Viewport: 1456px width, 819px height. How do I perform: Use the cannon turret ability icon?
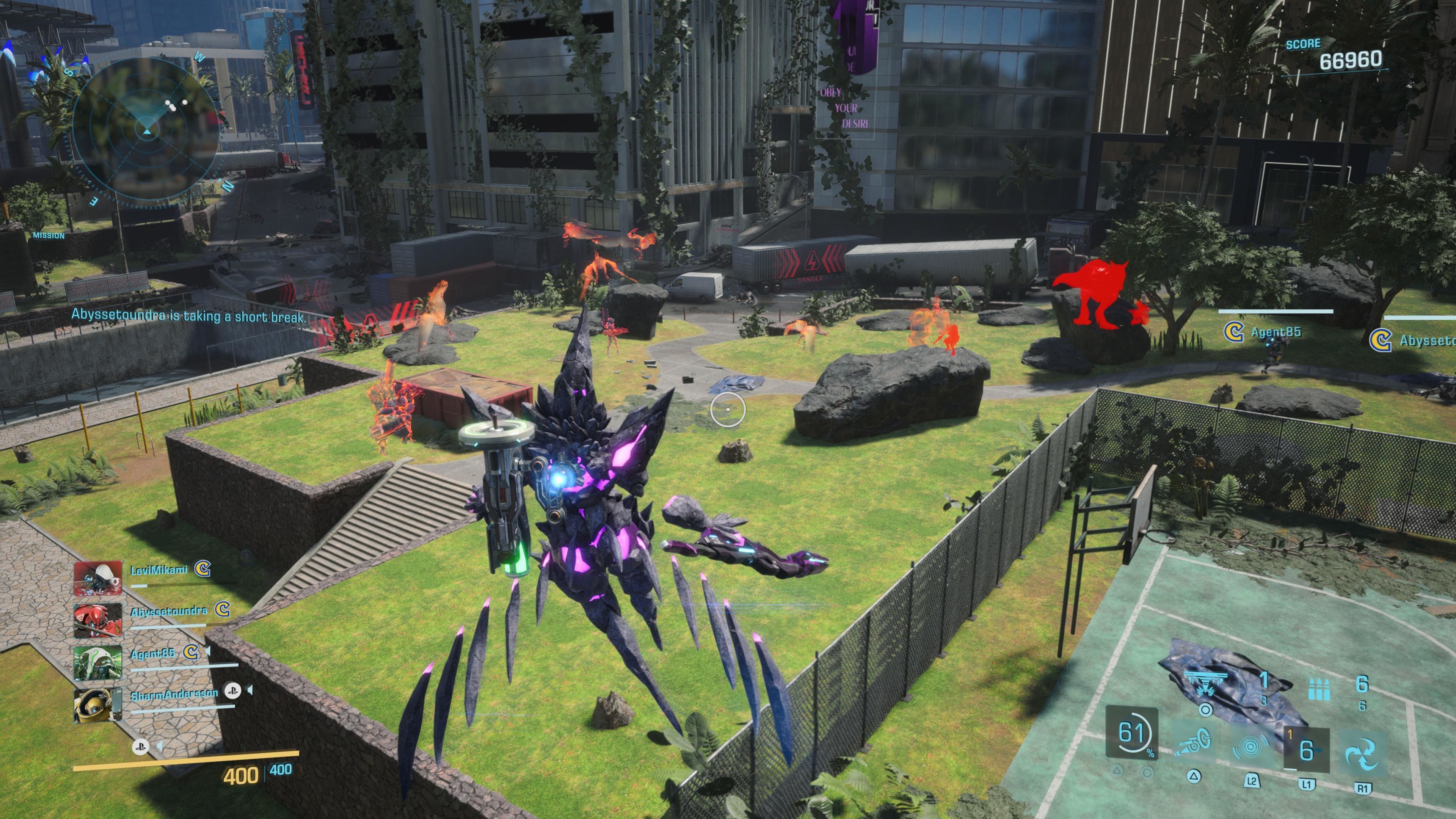[1194, 743]
